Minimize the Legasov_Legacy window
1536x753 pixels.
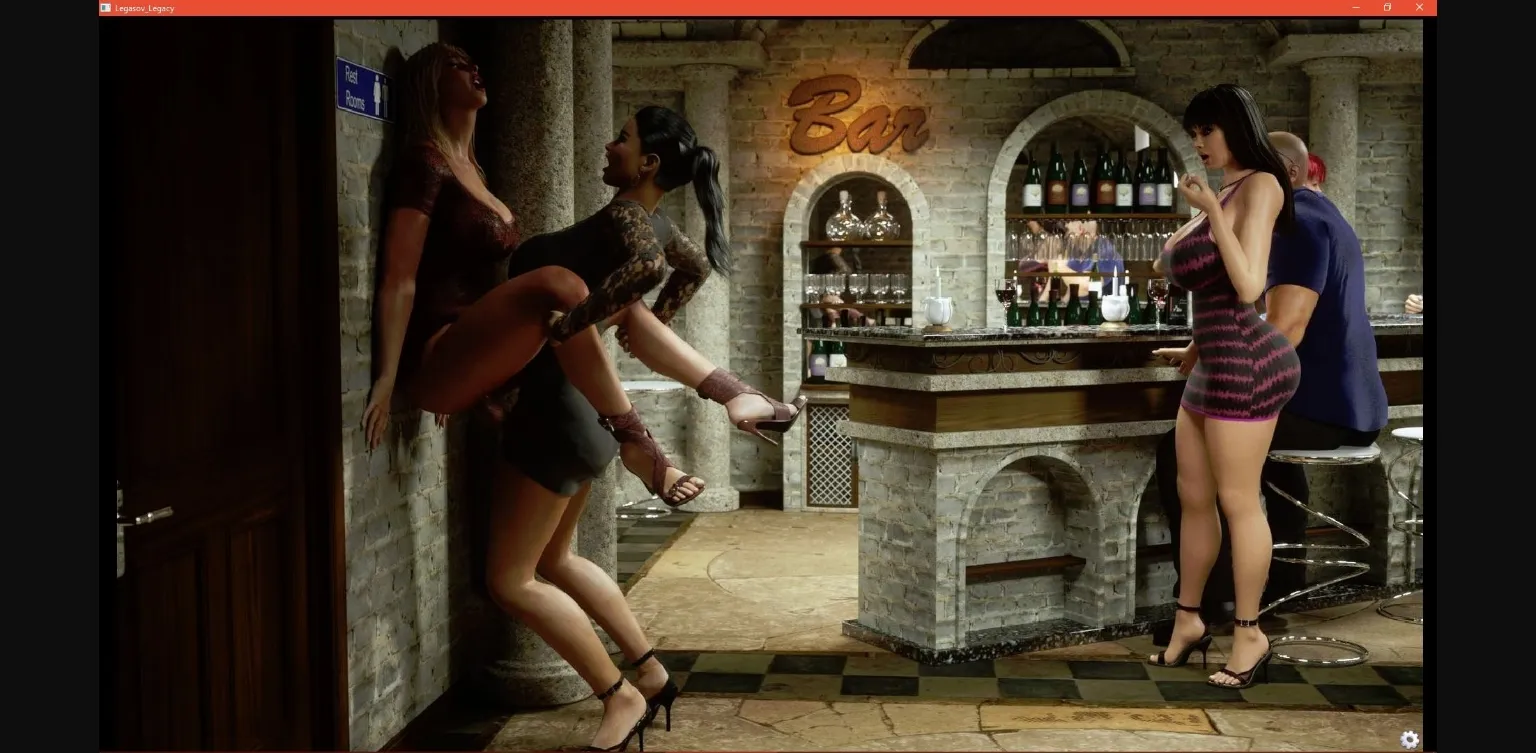(x=1356, y=7)
